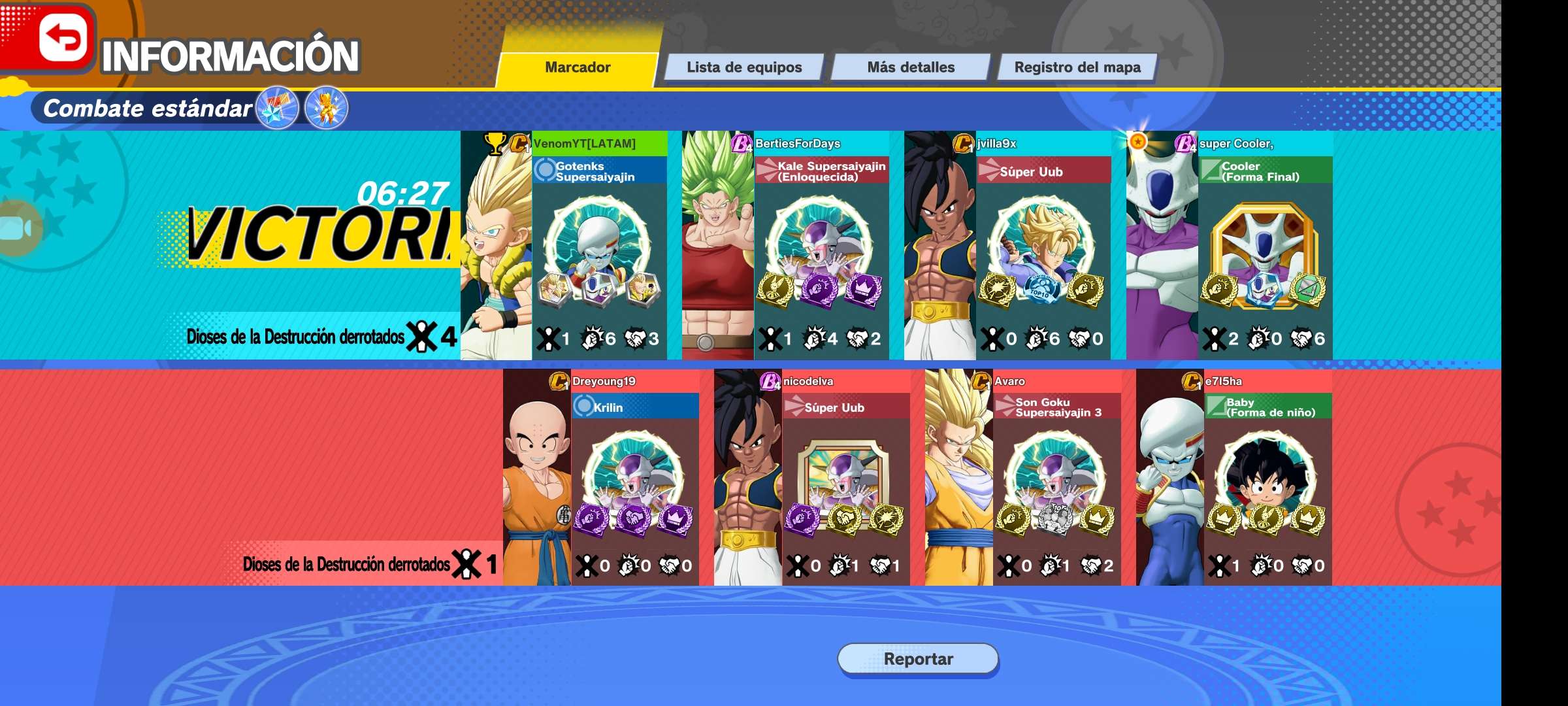Click the crystal icon beside Combate estándar
Image resolution: width=1568 pixels, height=706 pixels.
click(278, 109)
